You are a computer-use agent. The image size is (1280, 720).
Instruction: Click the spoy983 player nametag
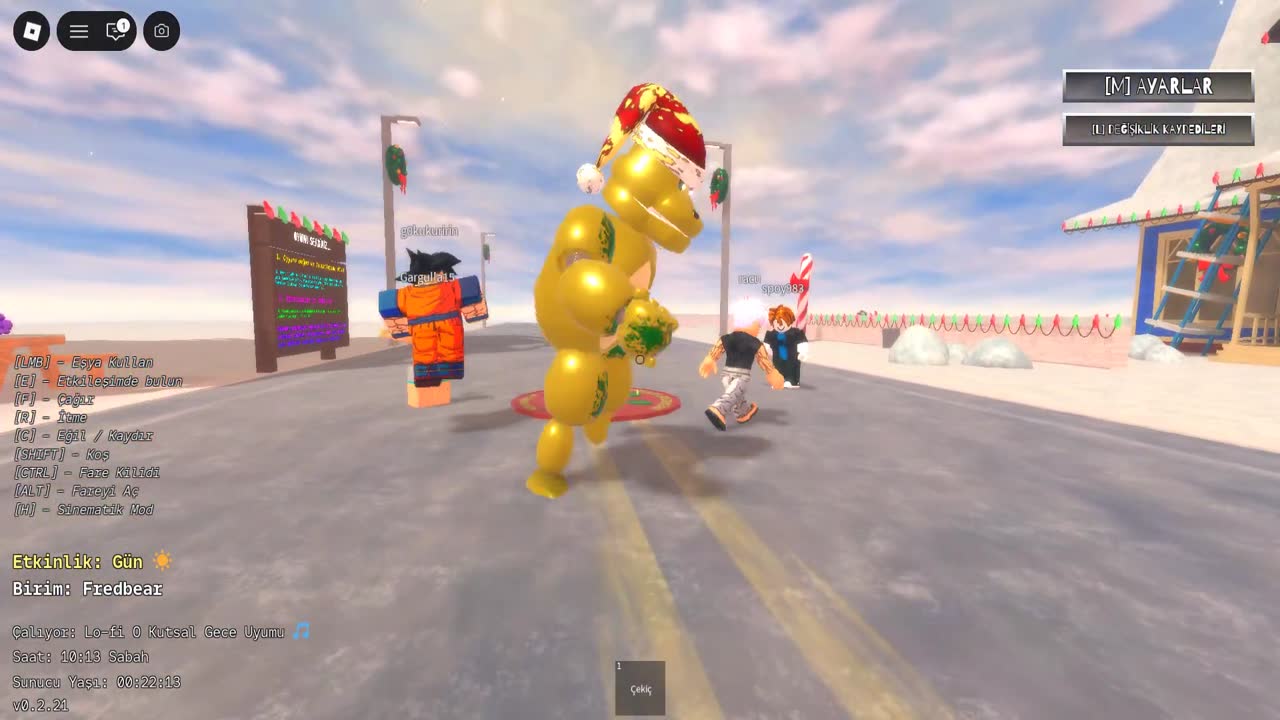click(782, 286)
